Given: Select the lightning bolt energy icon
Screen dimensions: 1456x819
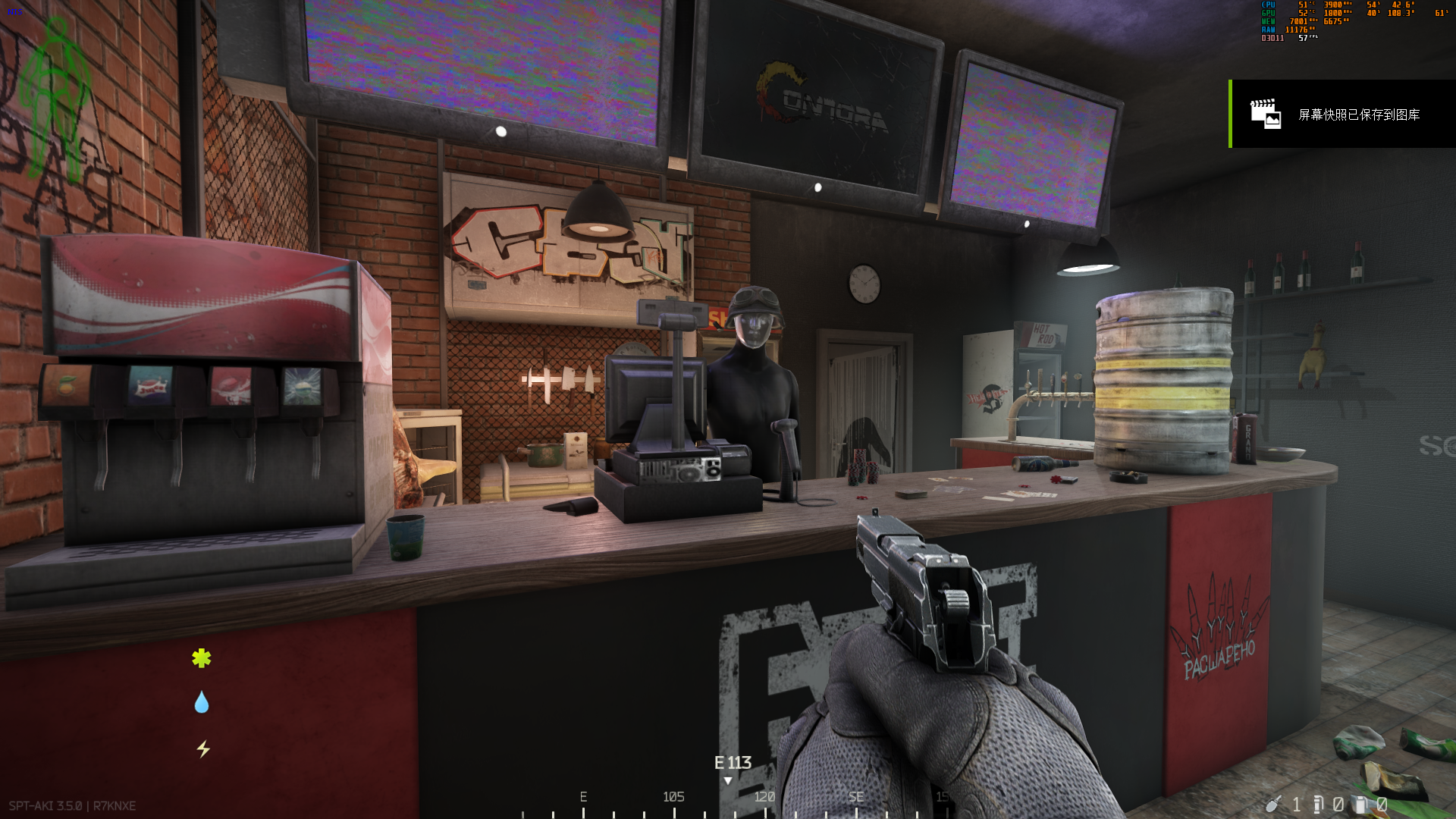Looking at the screenshot, I should tap(202, 749).
